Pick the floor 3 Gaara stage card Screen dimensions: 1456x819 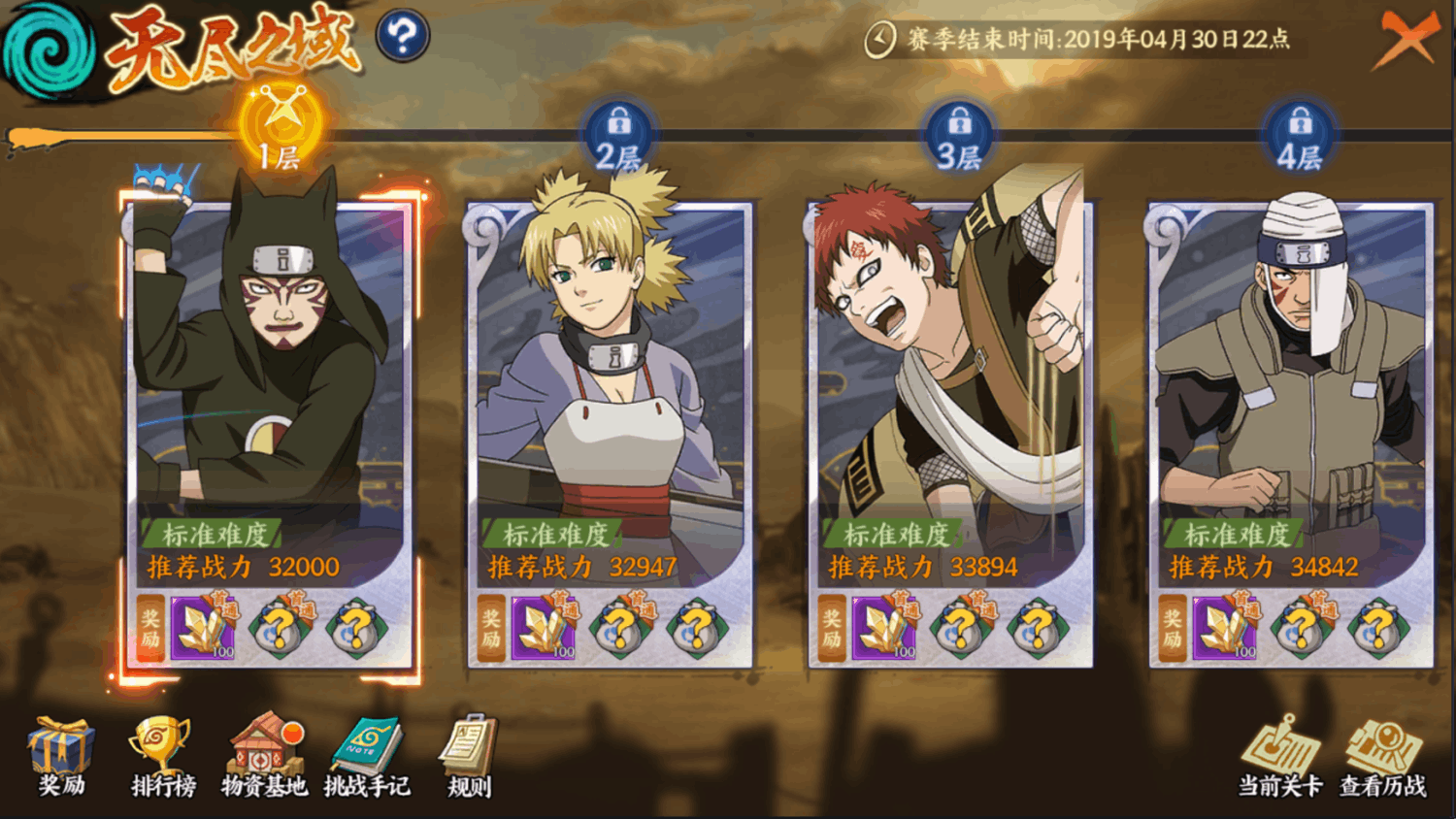950,388
